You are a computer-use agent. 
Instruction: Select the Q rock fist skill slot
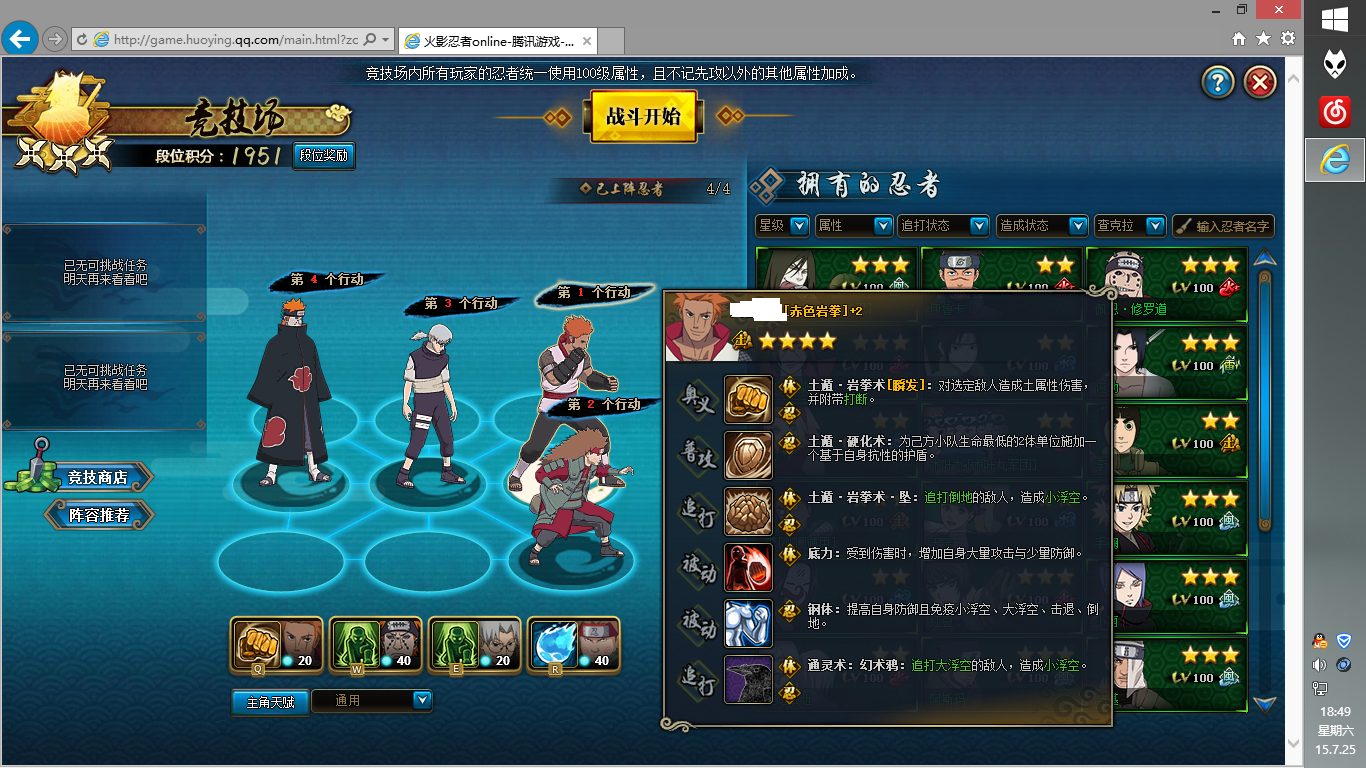[x=276, y=645]
